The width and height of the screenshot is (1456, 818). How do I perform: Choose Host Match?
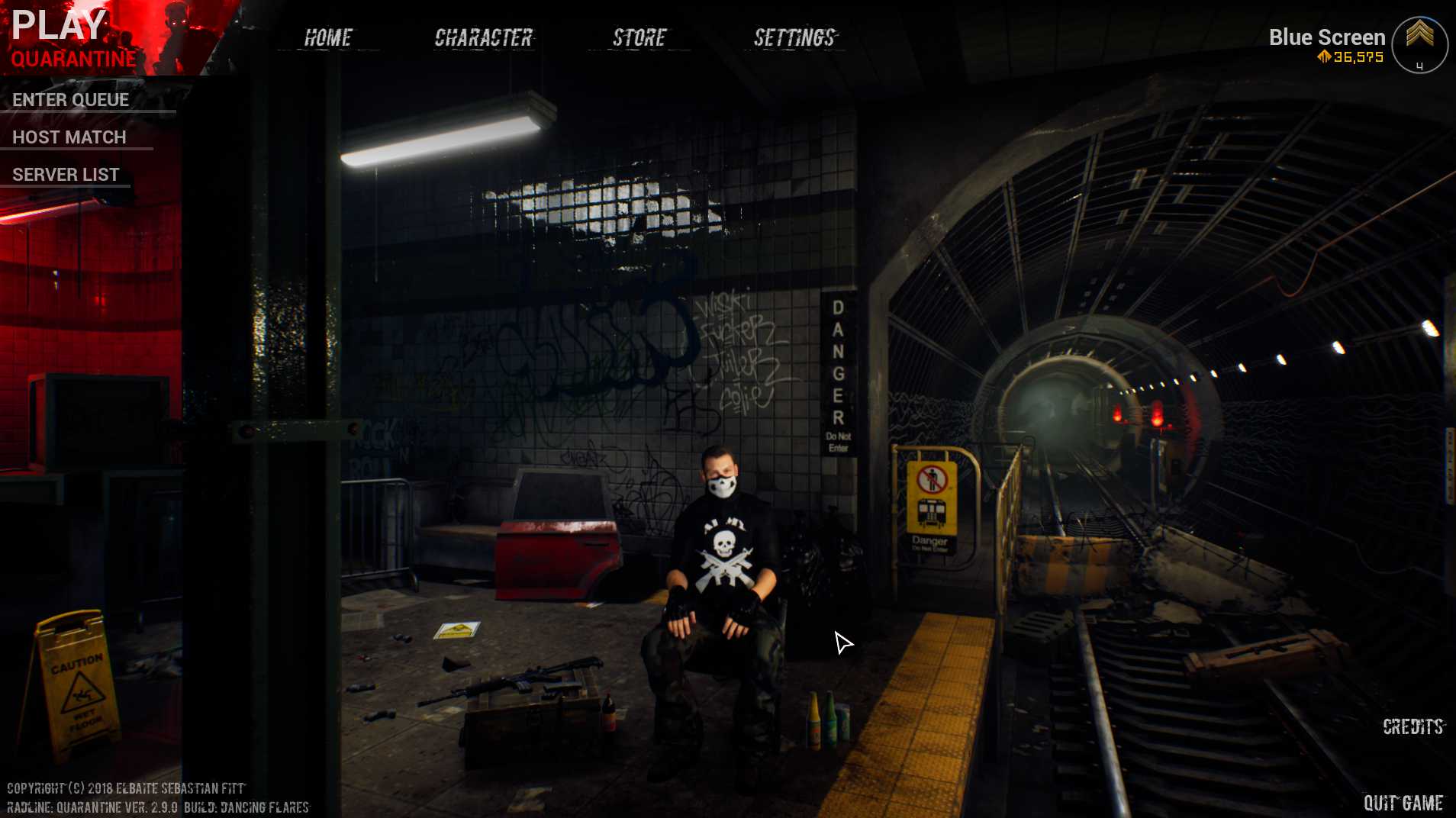coord(69,137)
